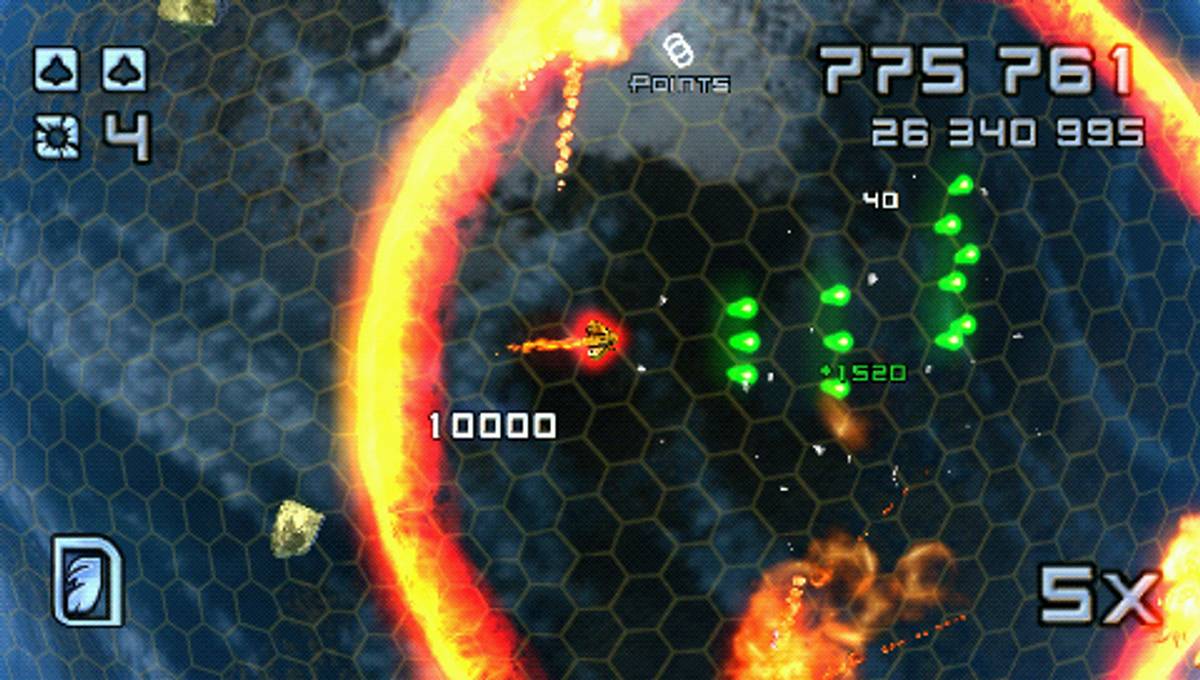The width and height of the screenshot is (1200, 680).
Task: Activate the bomb icon
Action: pyautogui.click(x=56, y=136)
